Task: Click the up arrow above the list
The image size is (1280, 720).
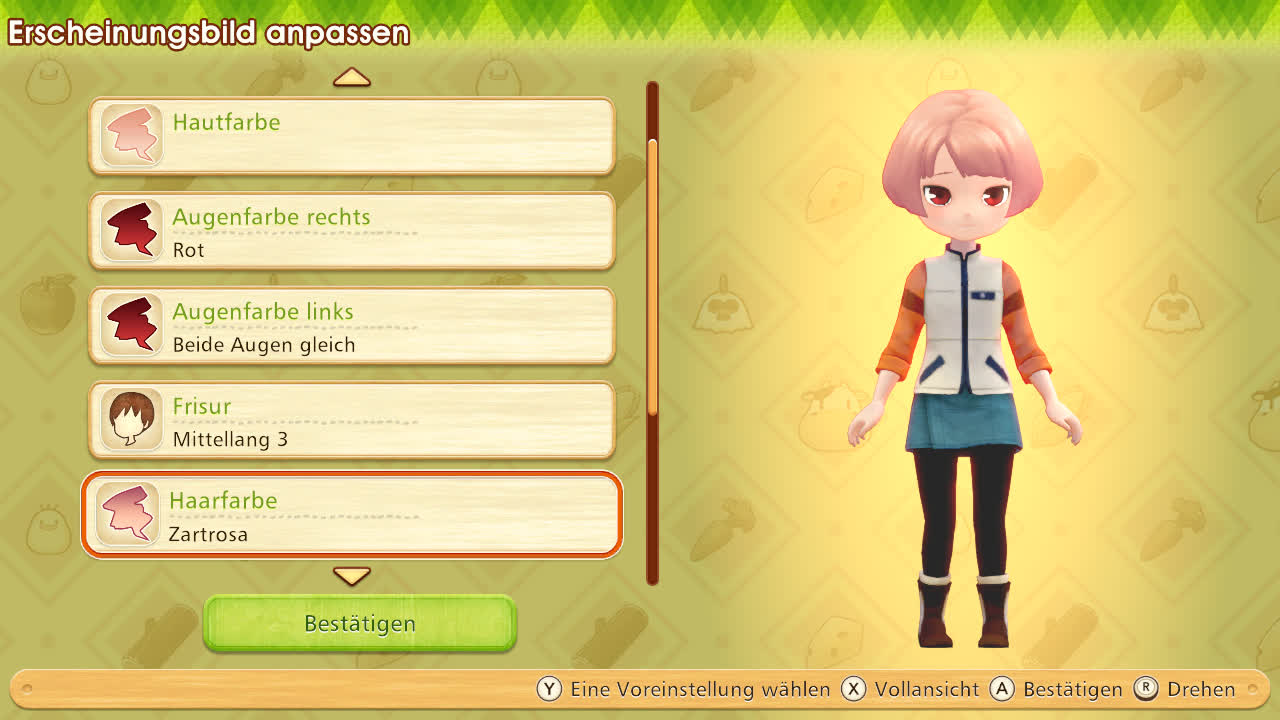Action: (352, 77)
